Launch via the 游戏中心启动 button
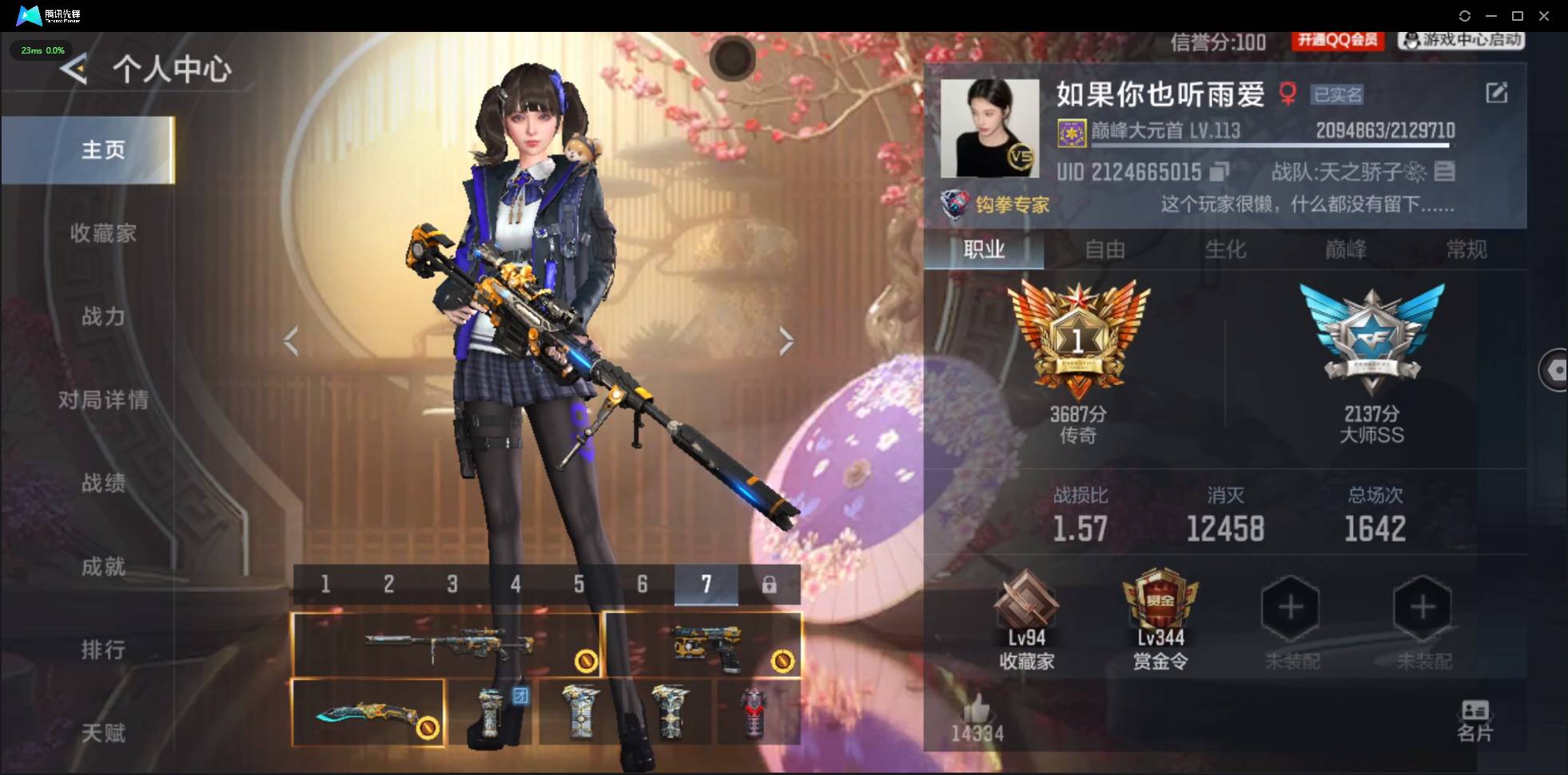 click(1460, 41)
